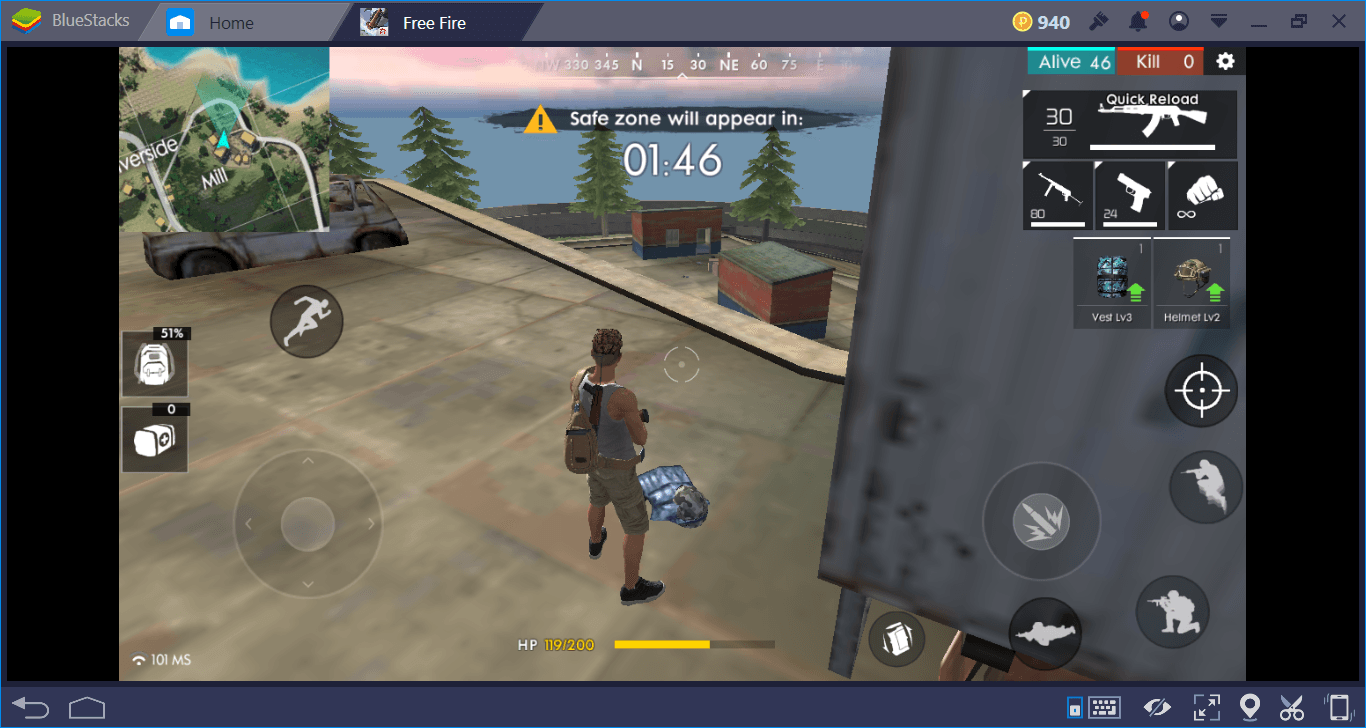The image size is (1366, 728).
Task: Select the SMG weapon slot
Action: [1057, 193]
